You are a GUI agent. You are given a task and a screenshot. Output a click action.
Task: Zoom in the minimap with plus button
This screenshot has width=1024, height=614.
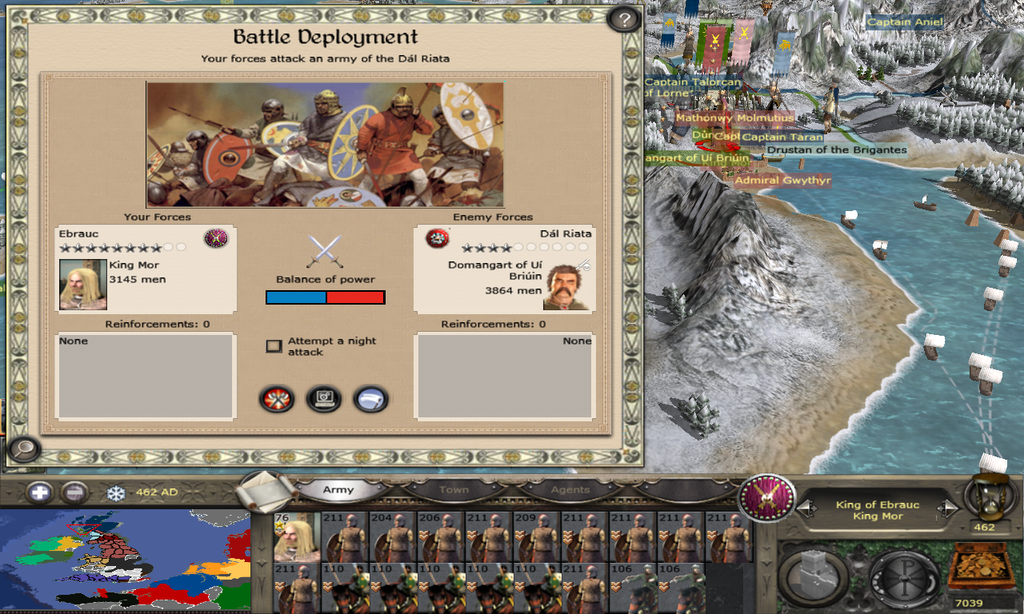tap(39, 492)
